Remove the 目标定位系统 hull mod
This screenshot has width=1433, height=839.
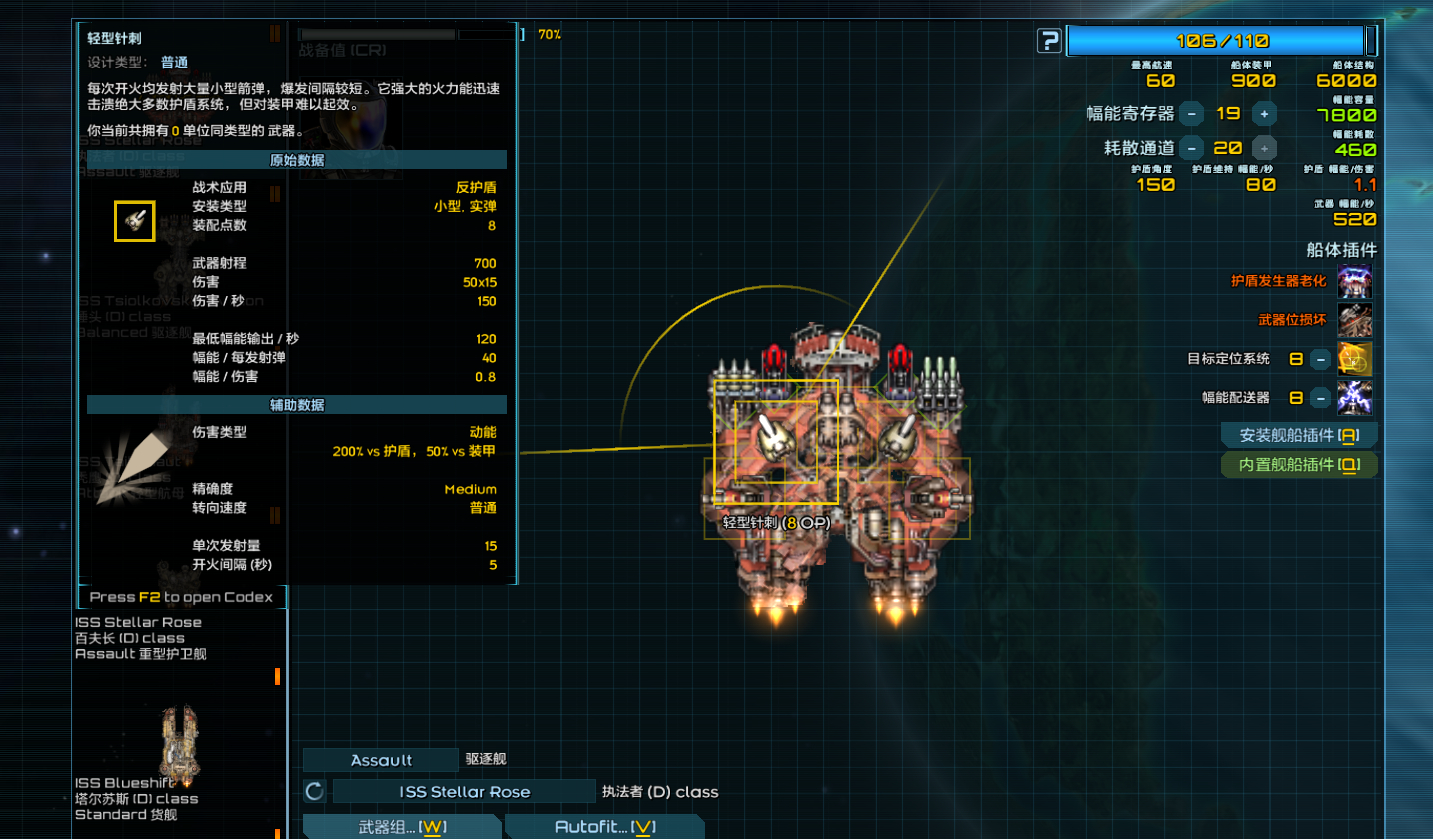tap(1321, 359)
